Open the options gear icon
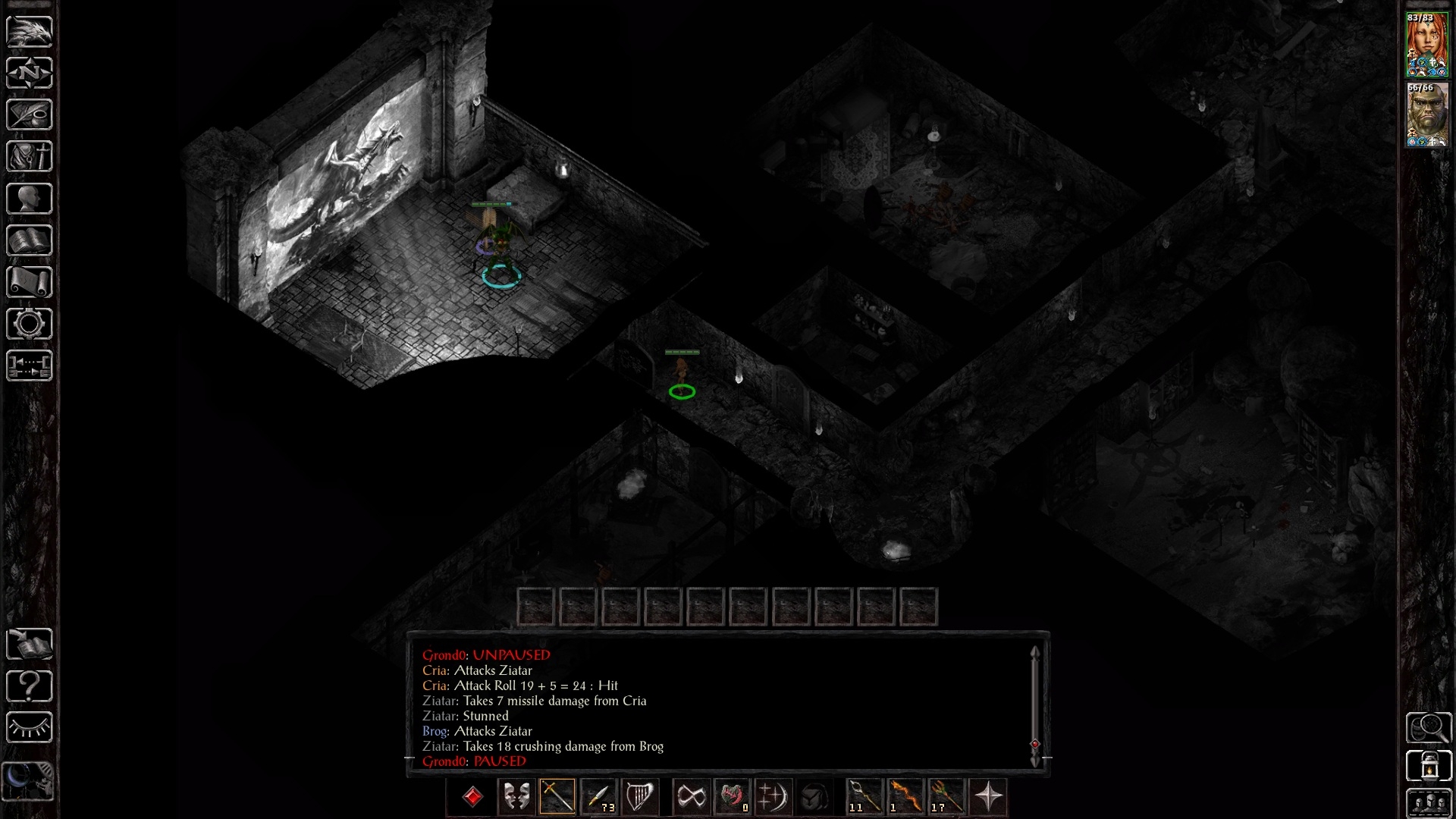The image size is (1456, 819). (x=30, y=324)
